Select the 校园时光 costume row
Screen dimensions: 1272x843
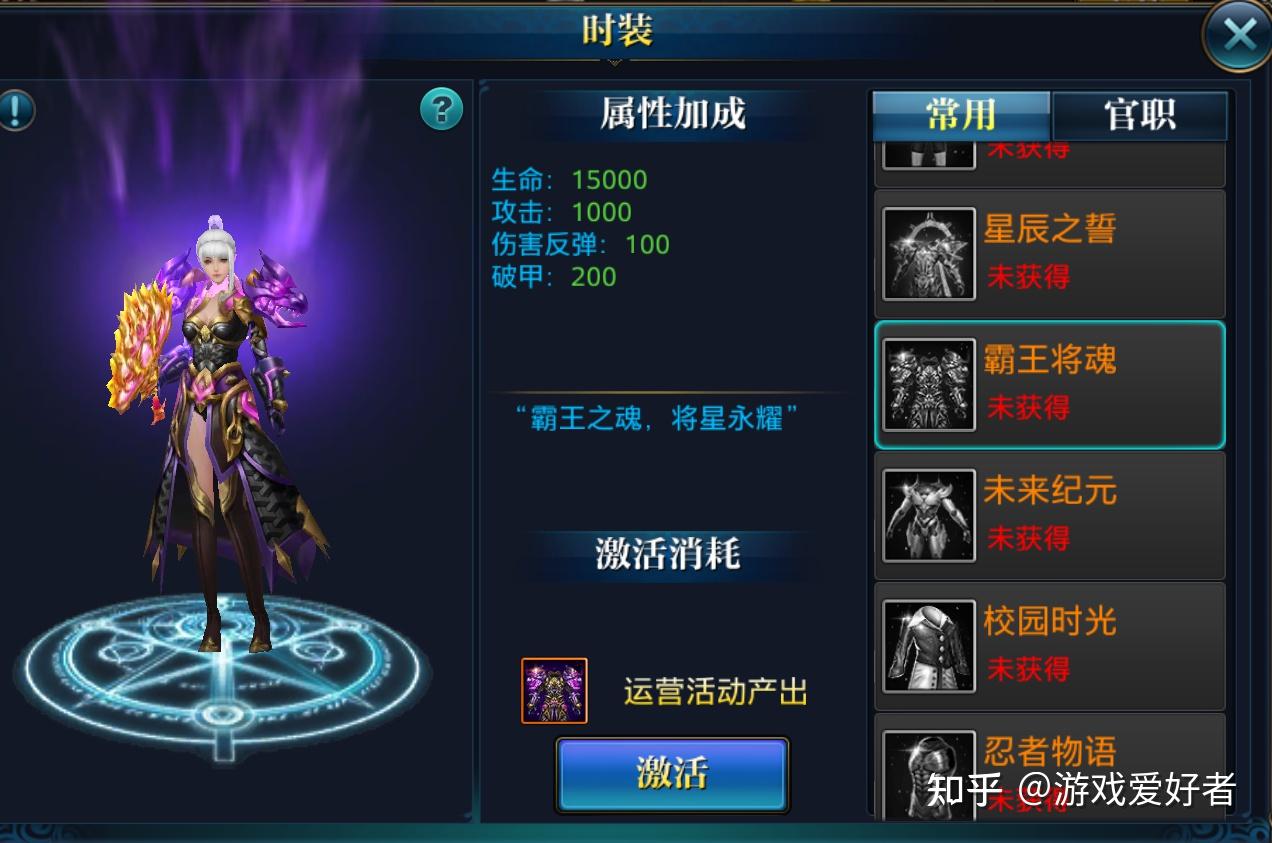click(x=1049, y=646)
